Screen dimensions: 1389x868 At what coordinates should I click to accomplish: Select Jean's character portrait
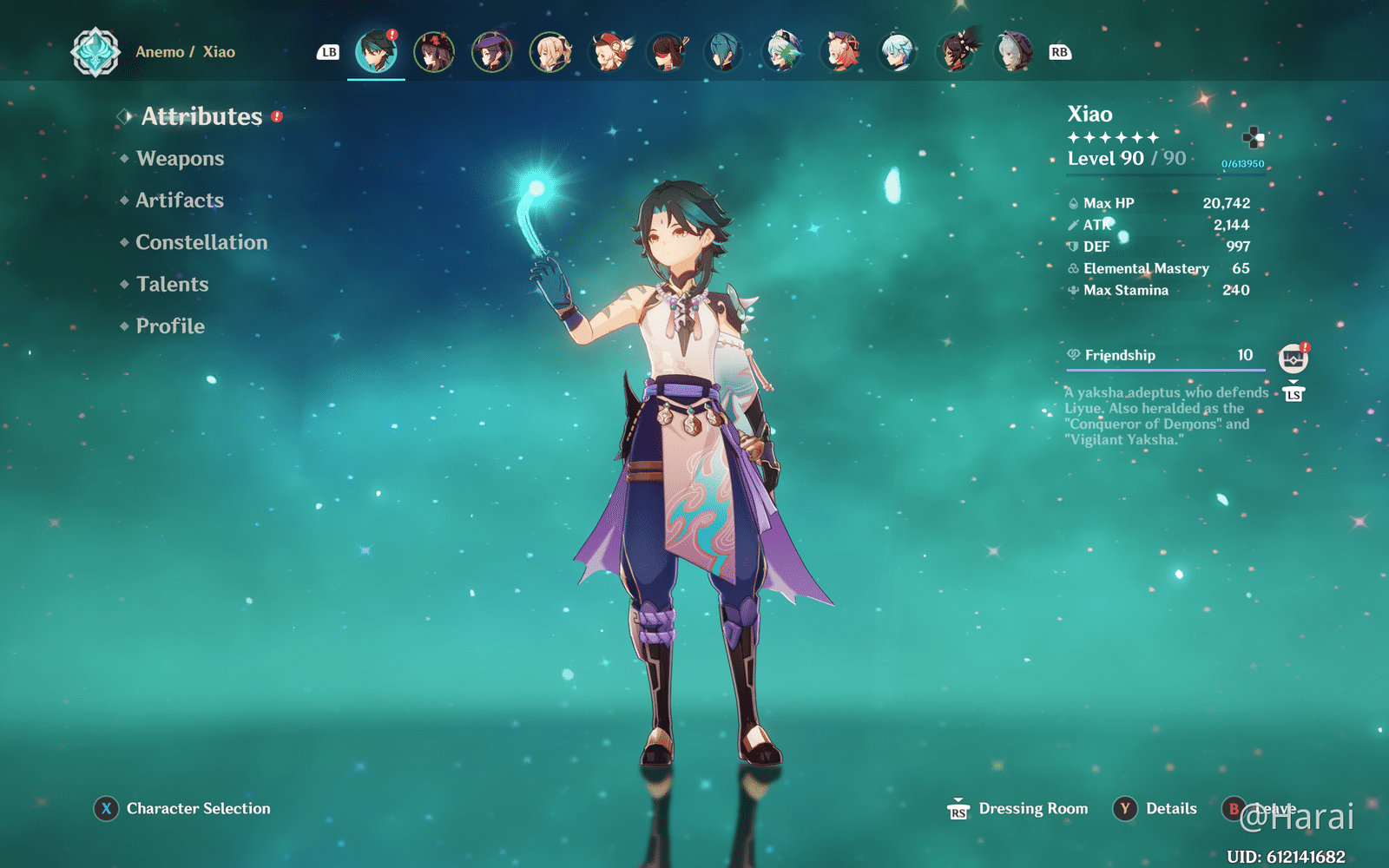click(x=550, y=52)
